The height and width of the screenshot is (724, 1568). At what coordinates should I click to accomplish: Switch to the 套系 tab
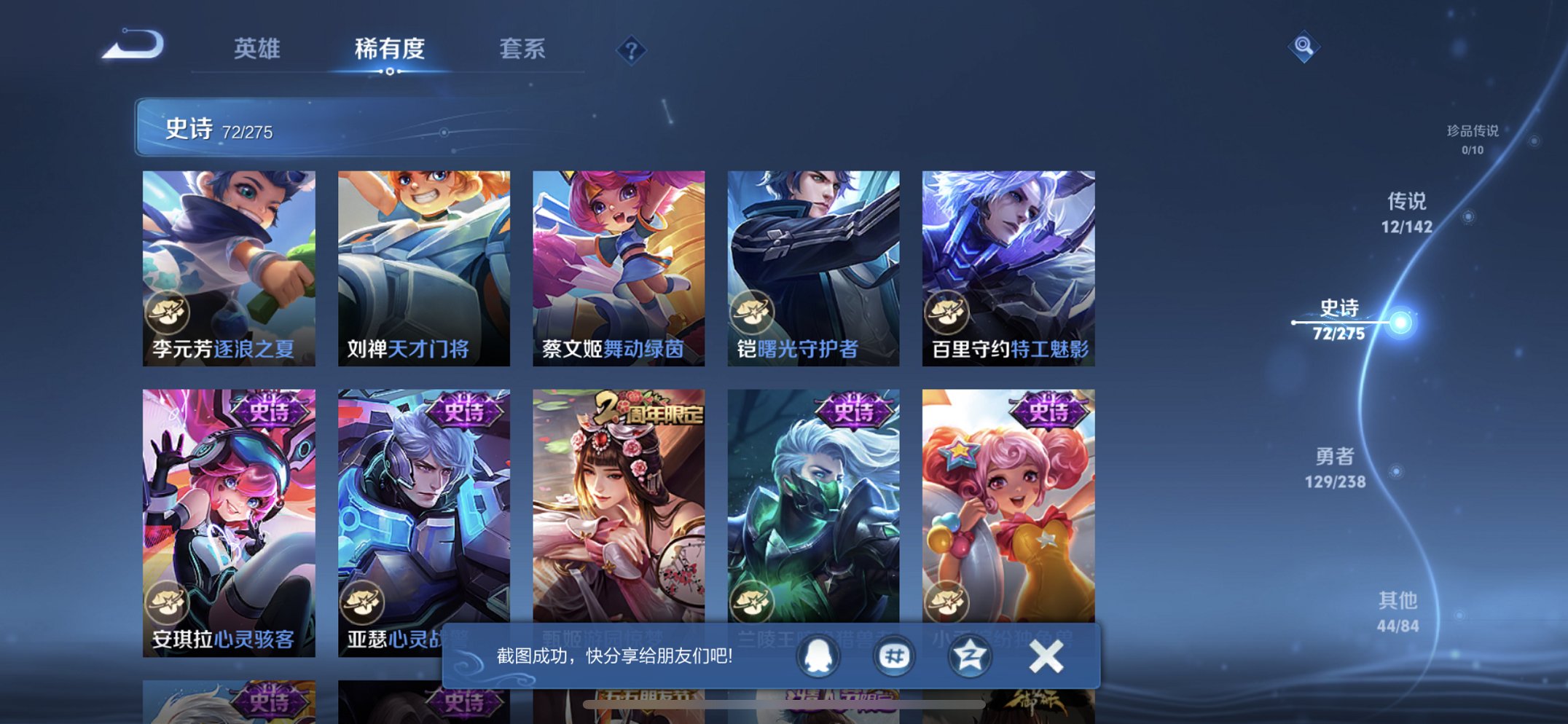click(523, 48)
